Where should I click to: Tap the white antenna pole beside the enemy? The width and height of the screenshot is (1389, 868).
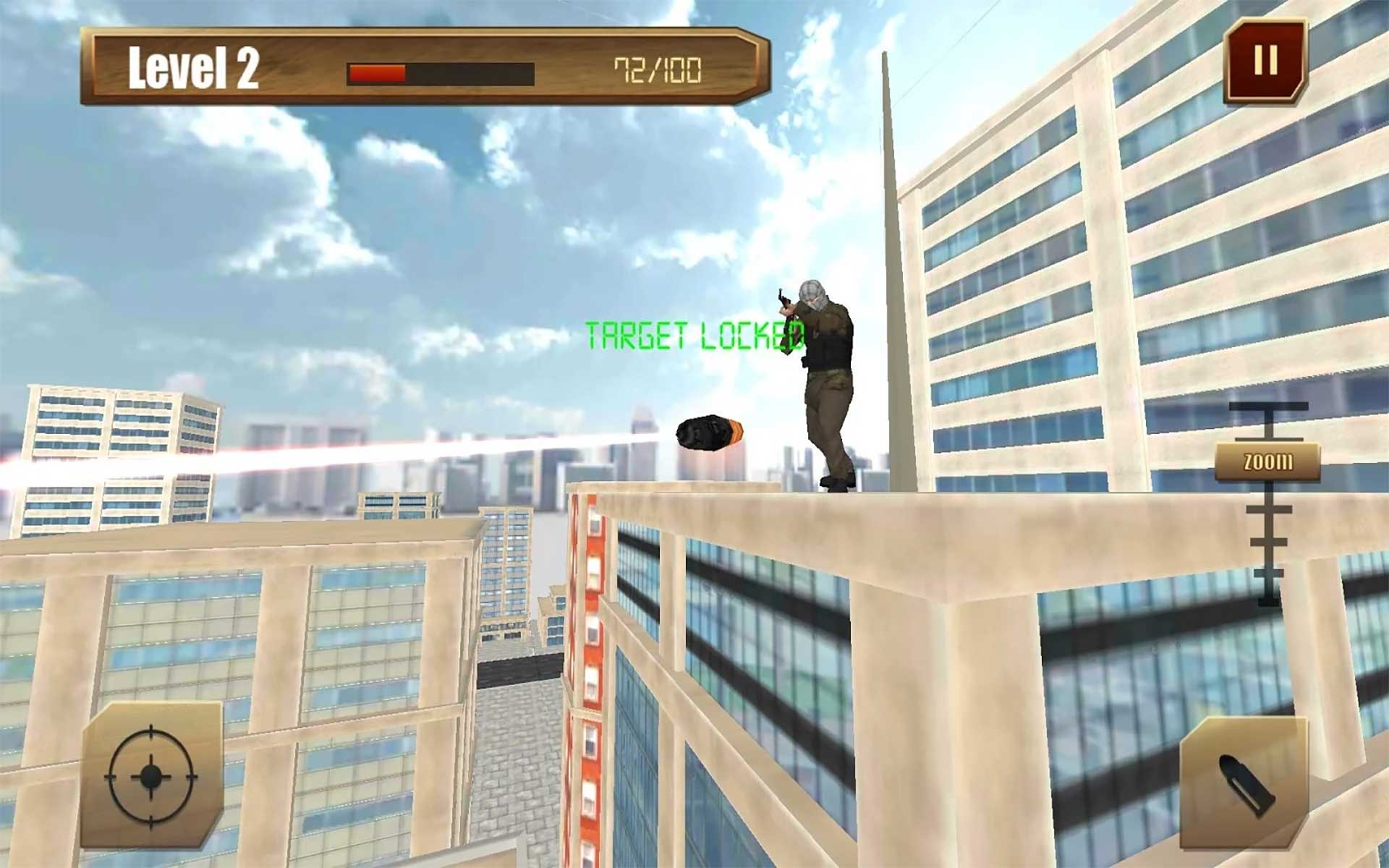click(891, 253)
